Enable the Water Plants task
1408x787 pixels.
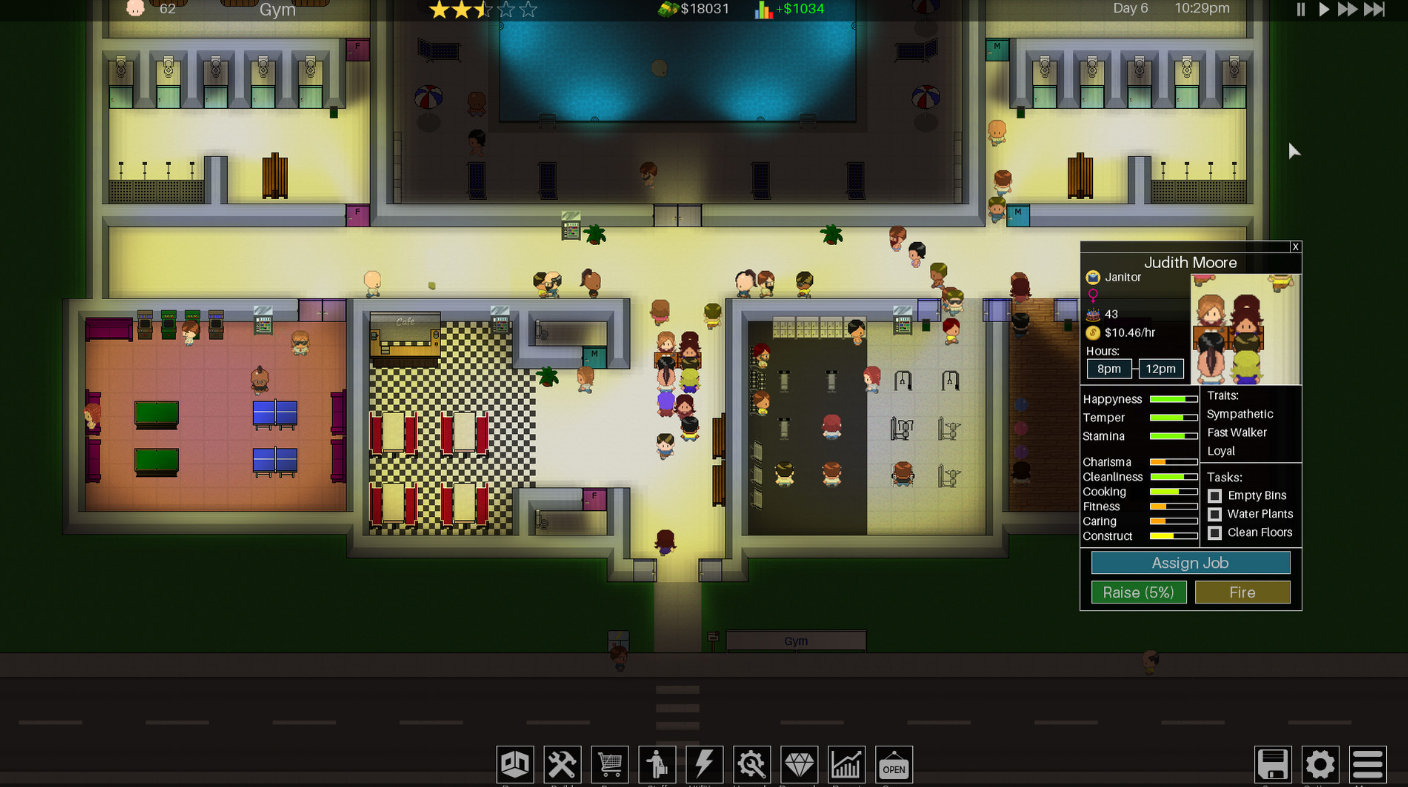point(1215,514)
